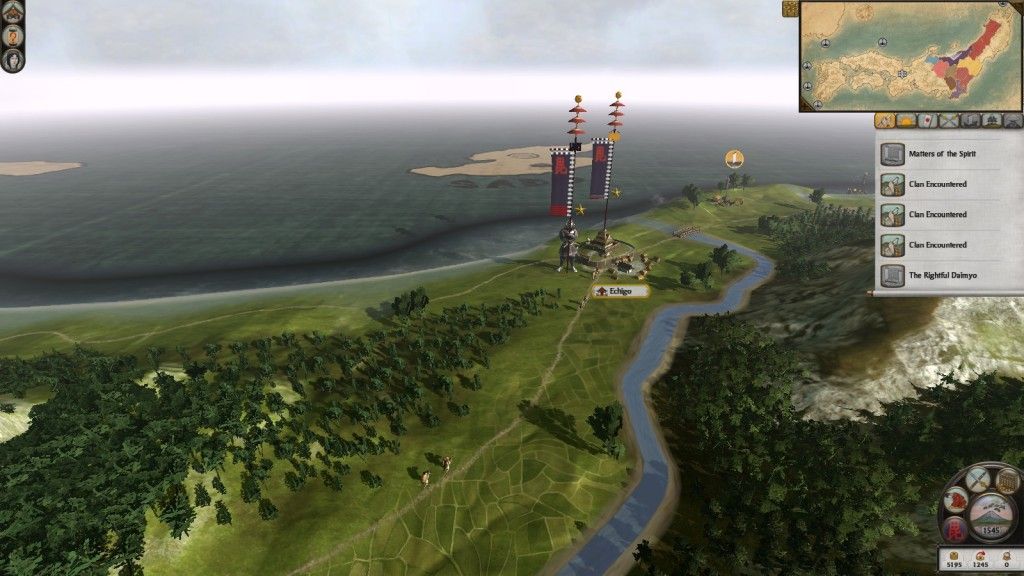Switch to the red-circle flag event tab
Screen dimensions: 1024x576
click(927, 121)
